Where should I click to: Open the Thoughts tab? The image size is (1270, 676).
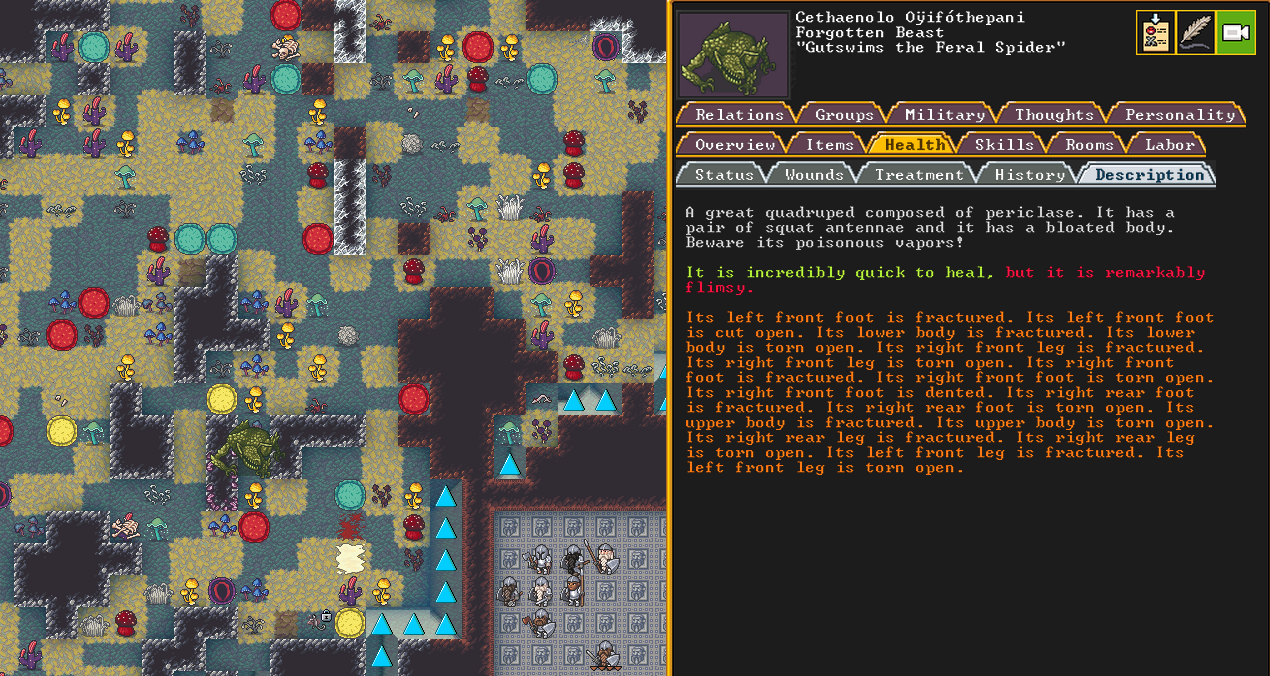coord(1054,115)
